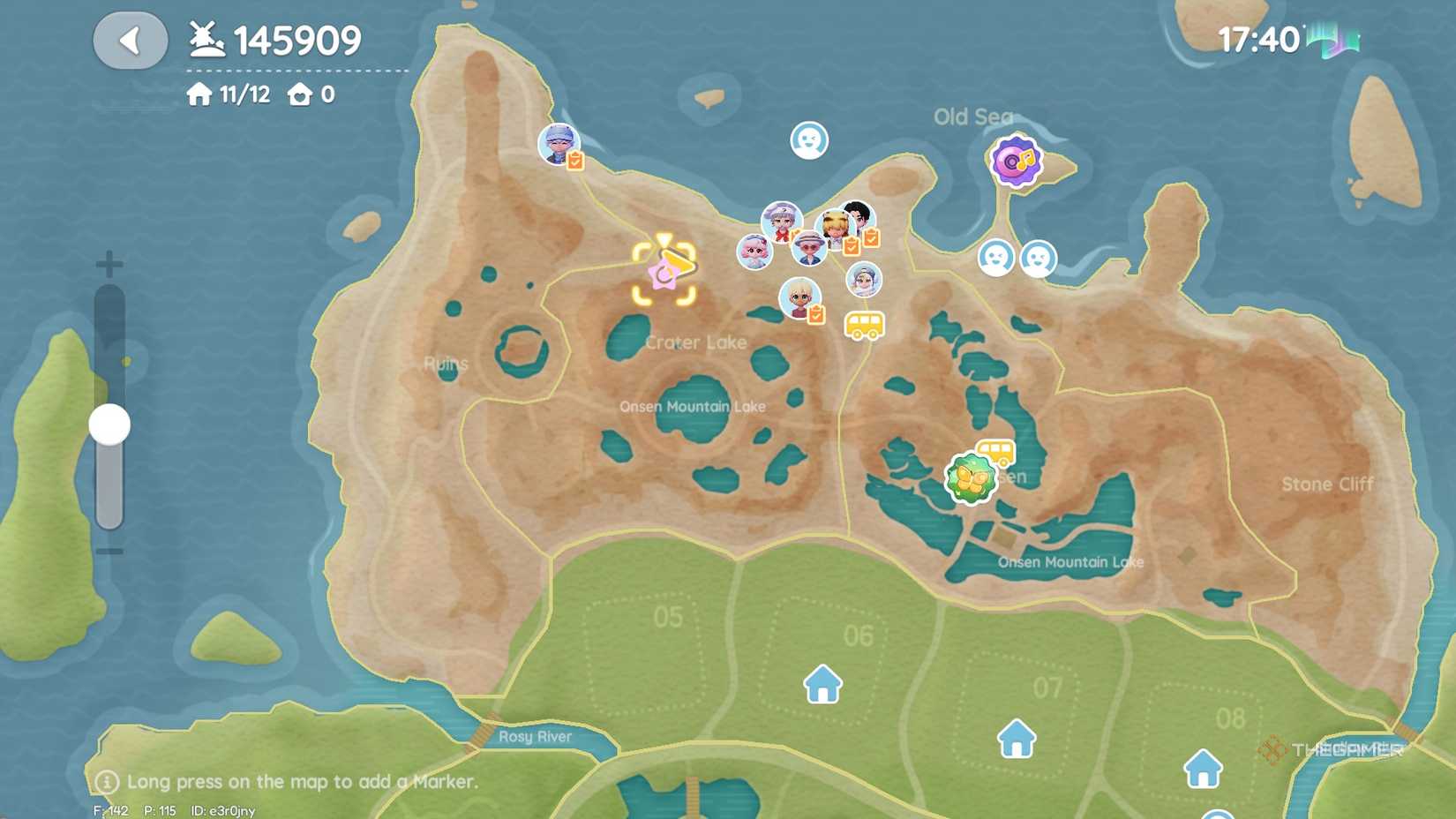Screen dimensions: 1456x819
Task: Click the windmill currency icon beside 145909
Action: coord(206,38)
